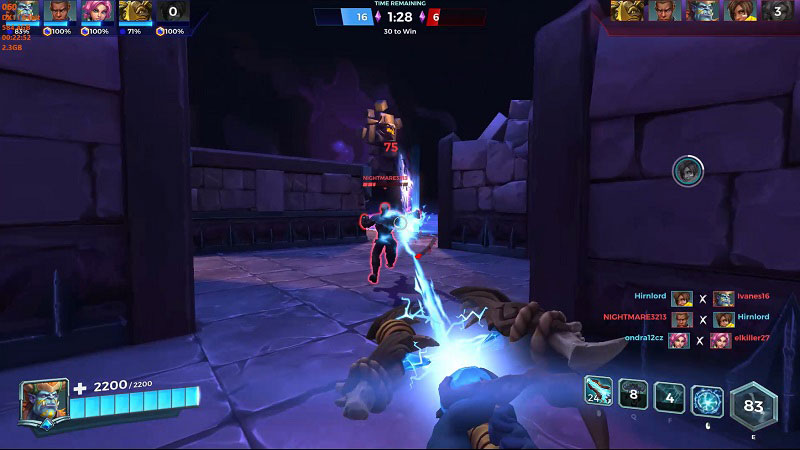Activate the ability on cooldown showing 8
This screenshot has height=450, width=800.
tap(634, 394)
